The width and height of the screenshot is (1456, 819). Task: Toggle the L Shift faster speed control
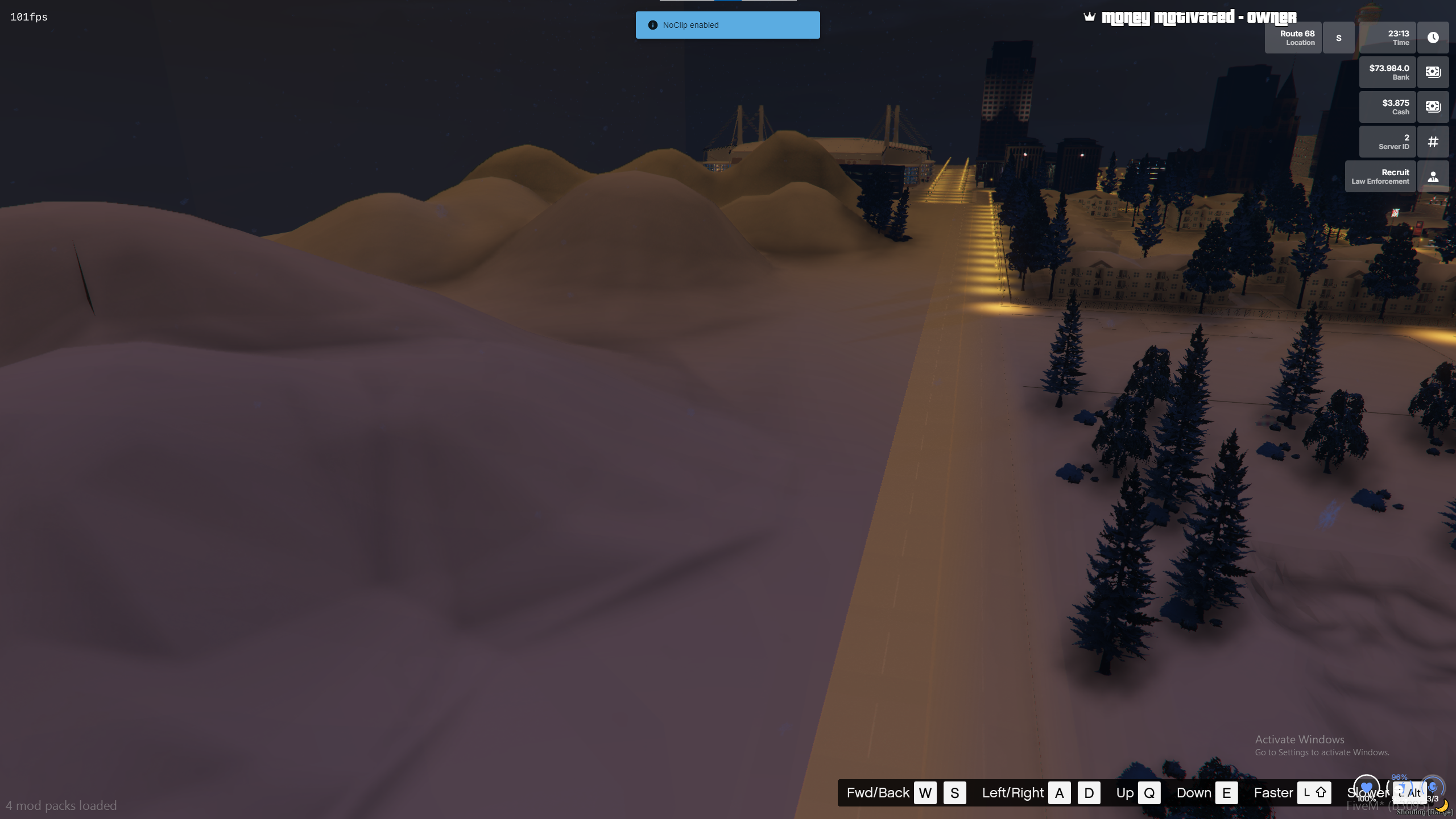click(x=1314, y=792)
